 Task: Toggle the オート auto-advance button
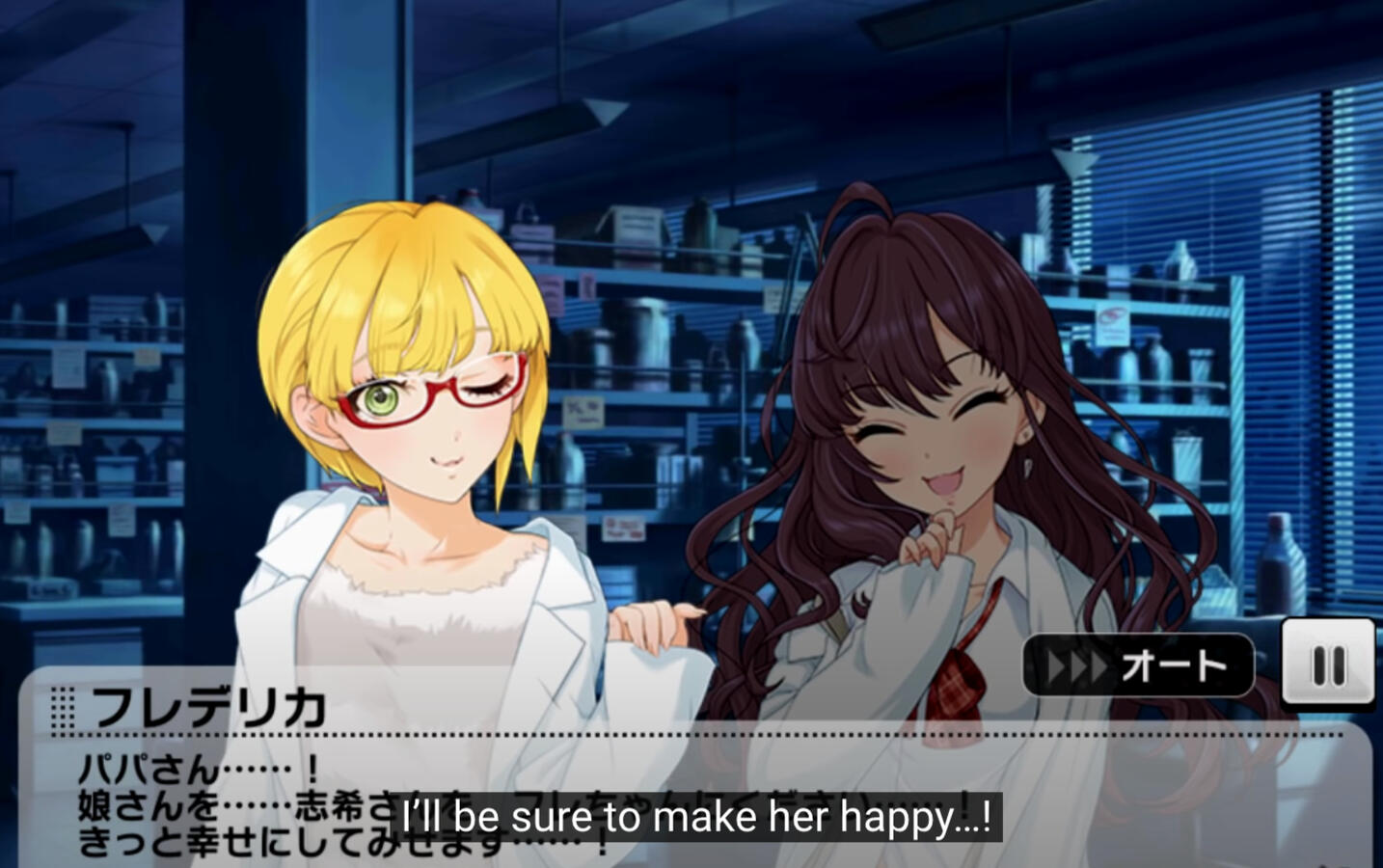point(1138,665)
